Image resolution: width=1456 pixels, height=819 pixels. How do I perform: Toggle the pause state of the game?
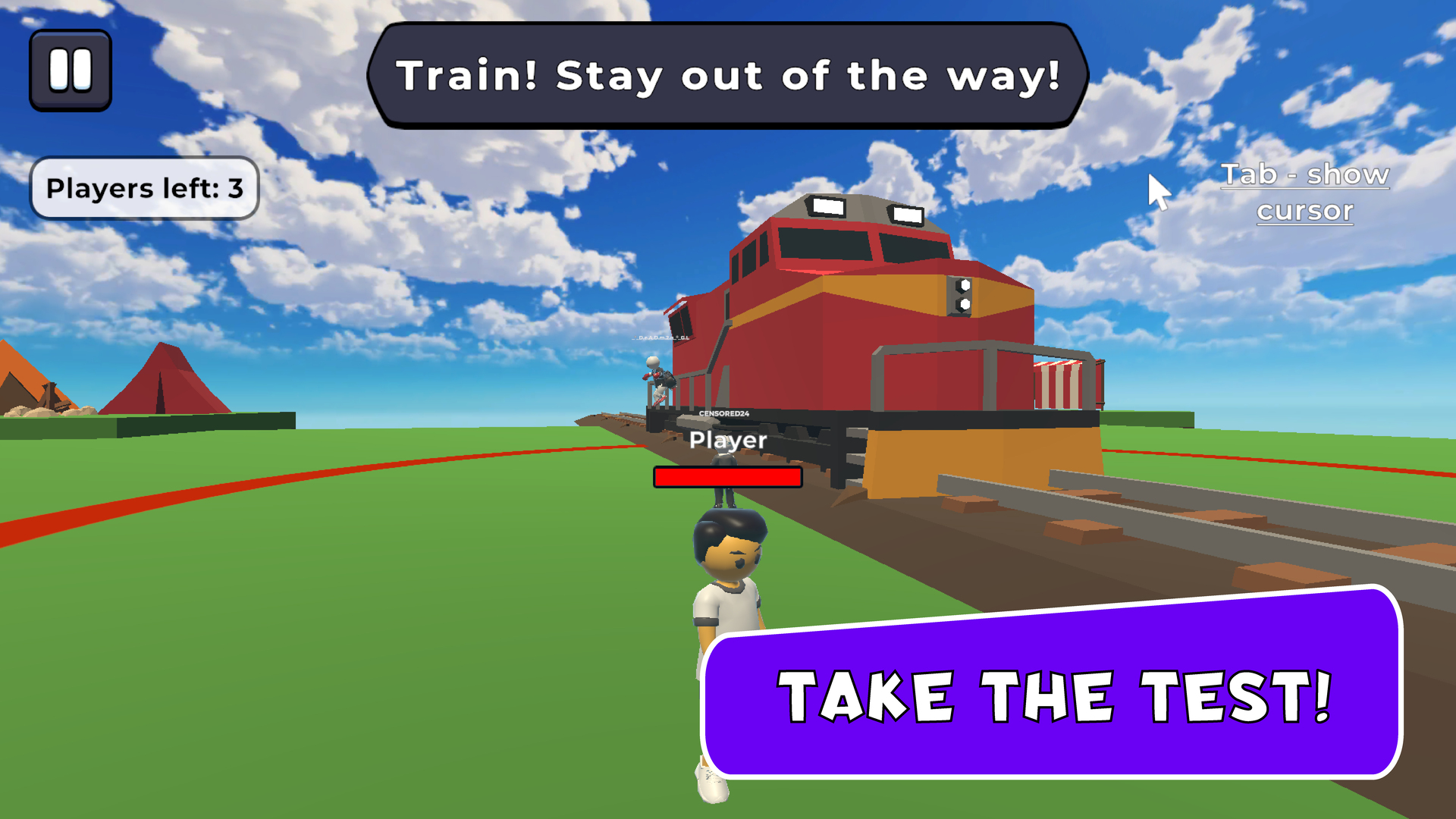click(70, 70)
